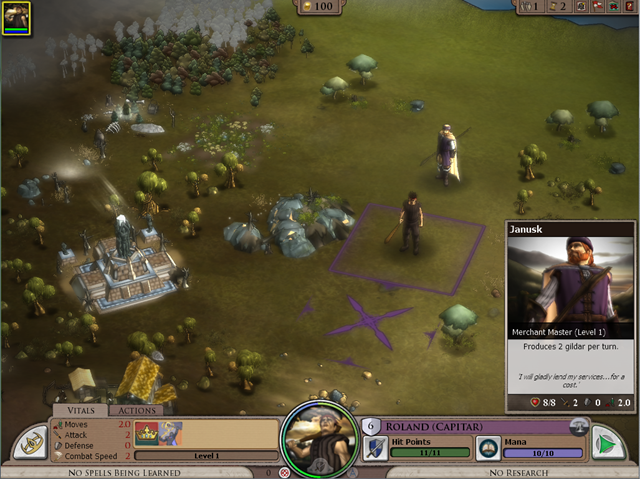Open the Vitals tab
This screenshot has height=479, width=640.
coord(80,410)
